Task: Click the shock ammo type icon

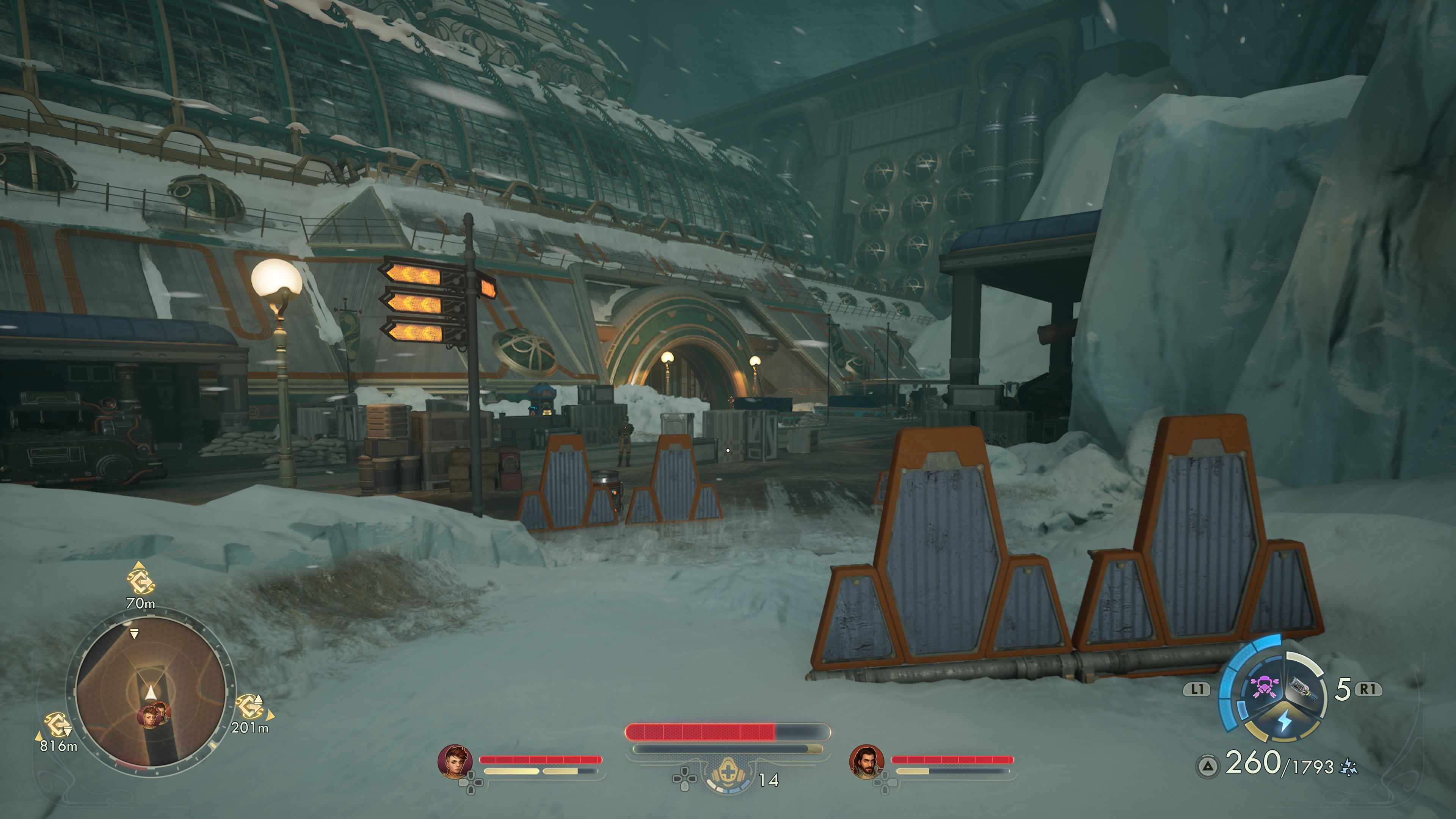Action: click(1349, 767)
